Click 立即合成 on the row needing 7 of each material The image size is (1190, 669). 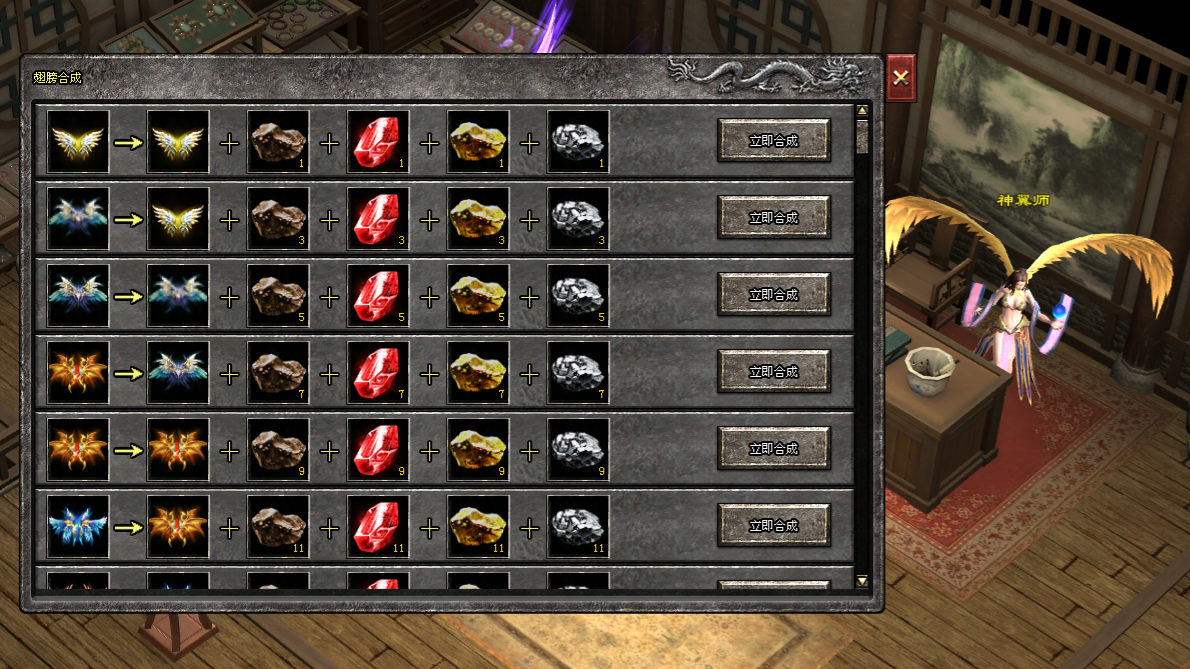(x=773, y=372)
